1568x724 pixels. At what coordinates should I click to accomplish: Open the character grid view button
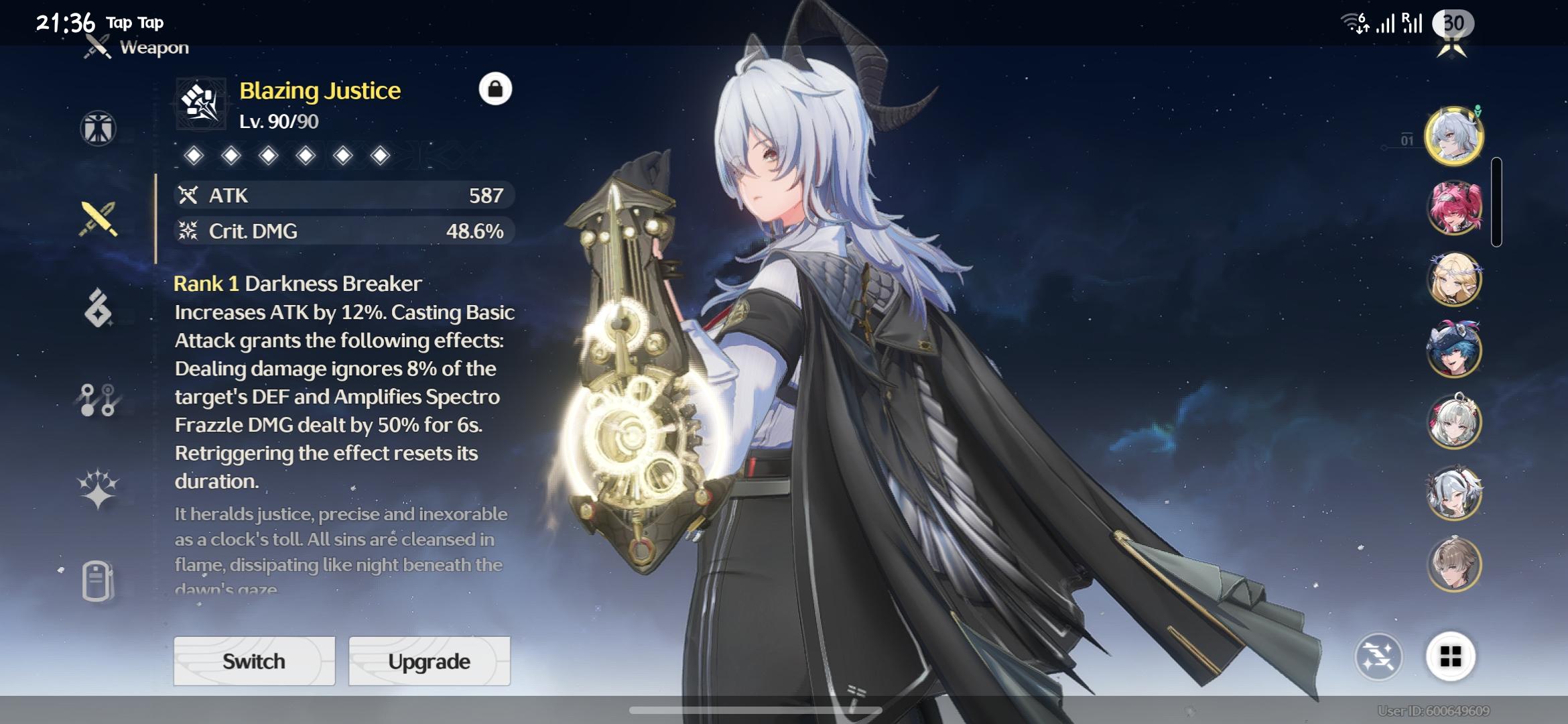1450,656
